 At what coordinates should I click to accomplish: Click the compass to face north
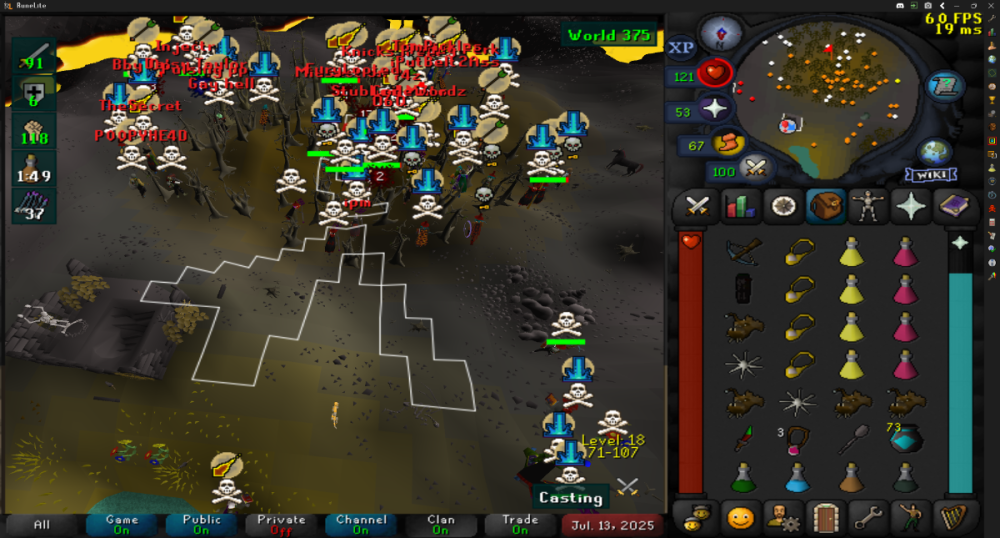pyautogui.click(x=720, y=33)
